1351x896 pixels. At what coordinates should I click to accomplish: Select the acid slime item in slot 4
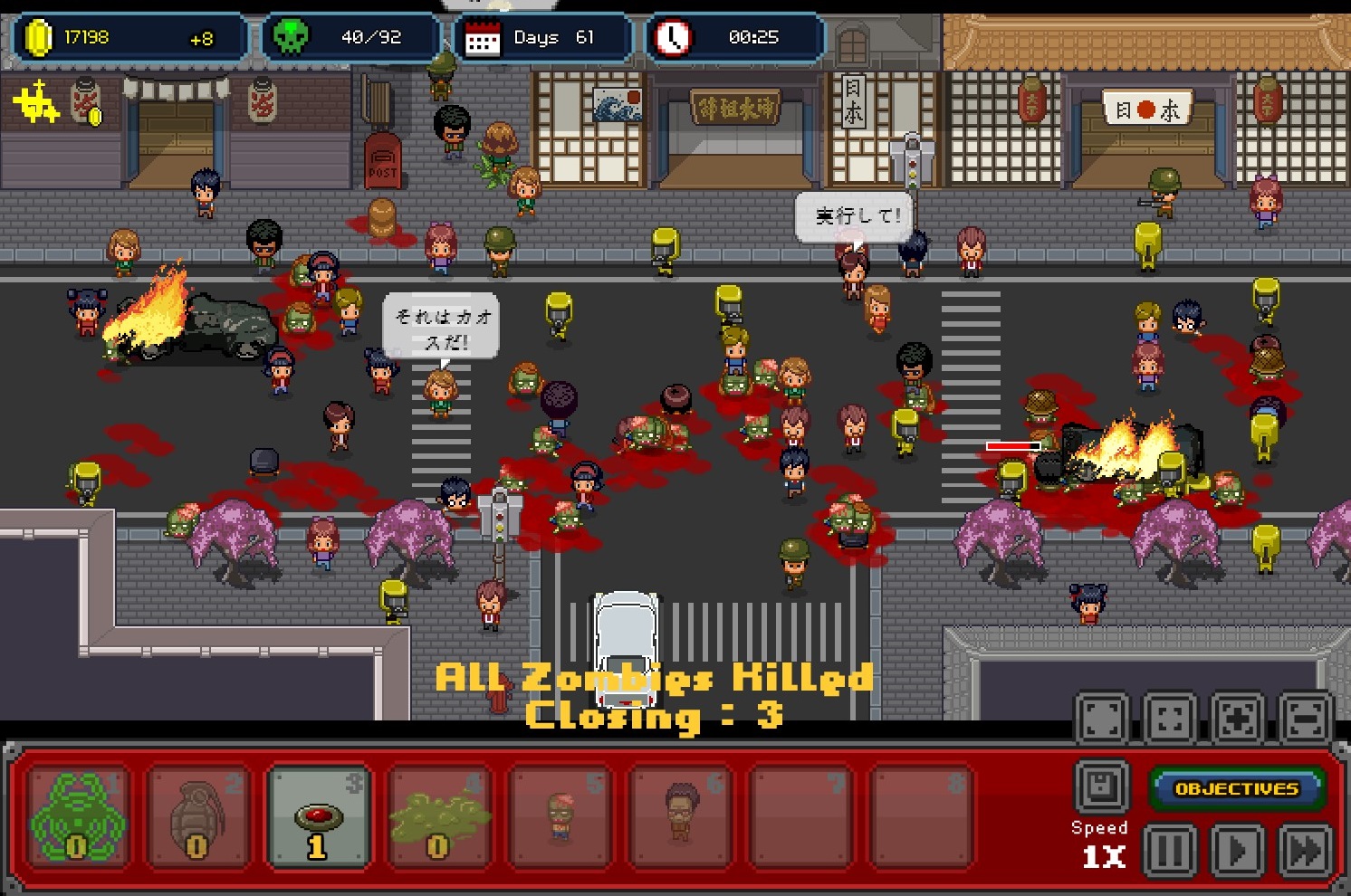(440, 816)
